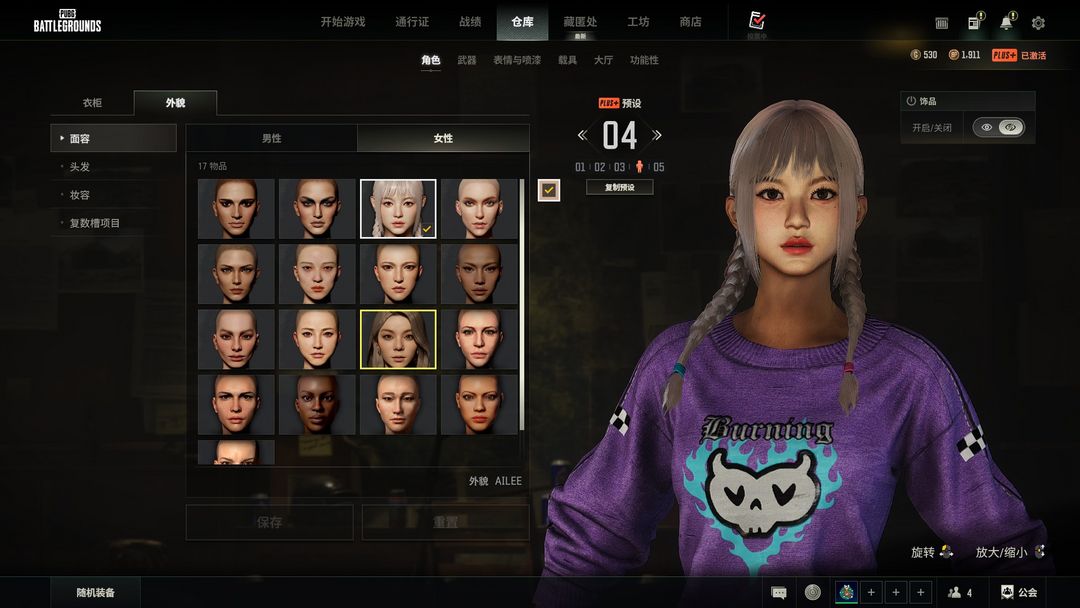Open the 公会 guild panel
Viewport: 1080px width, 608px height.
coord(1019,593)
